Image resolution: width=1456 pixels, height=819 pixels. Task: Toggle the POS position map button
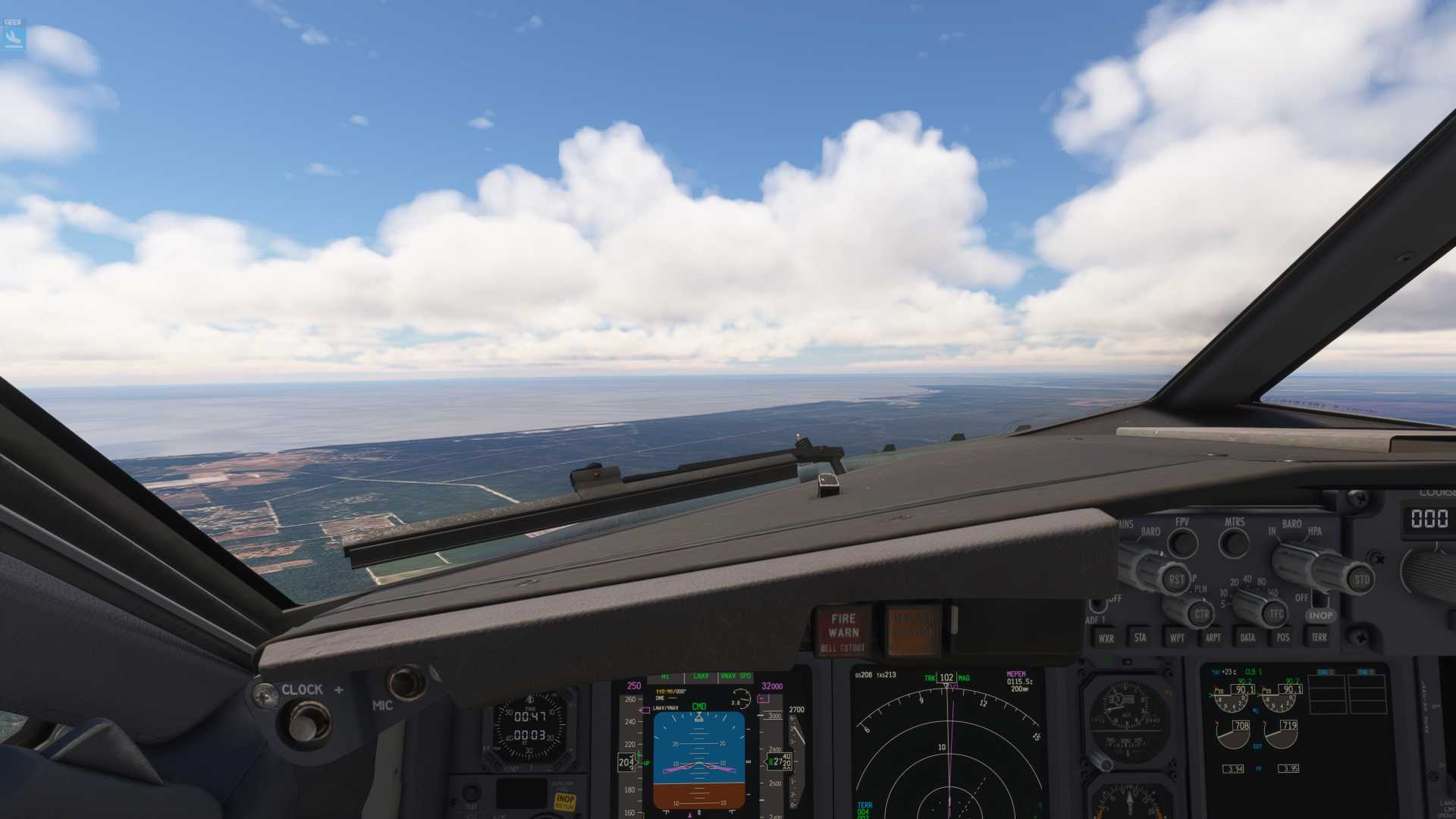[x=1283, y=637]
